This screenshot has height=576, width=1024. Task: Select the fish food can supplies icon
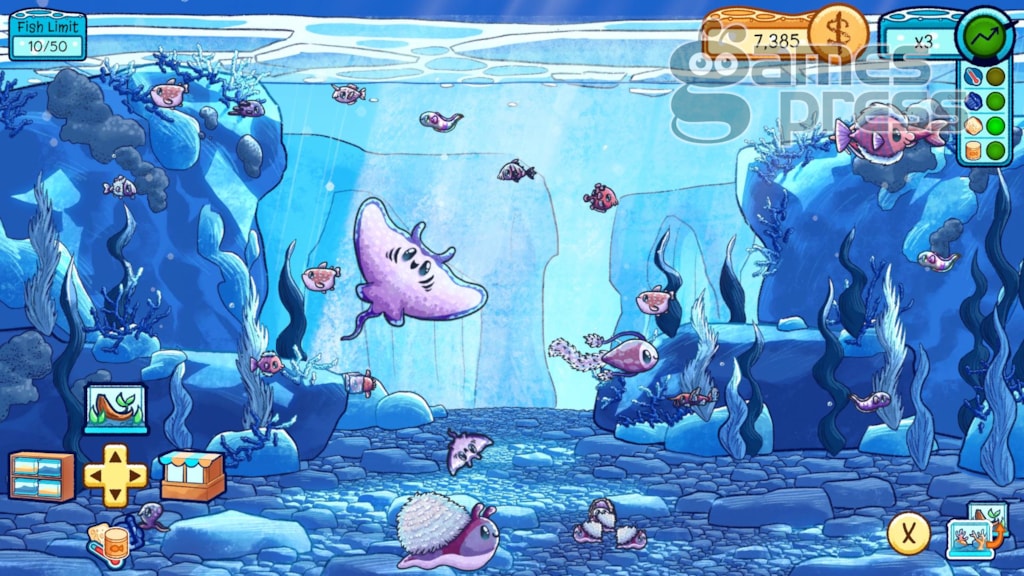pyautogui.click(x=109, y=542)
